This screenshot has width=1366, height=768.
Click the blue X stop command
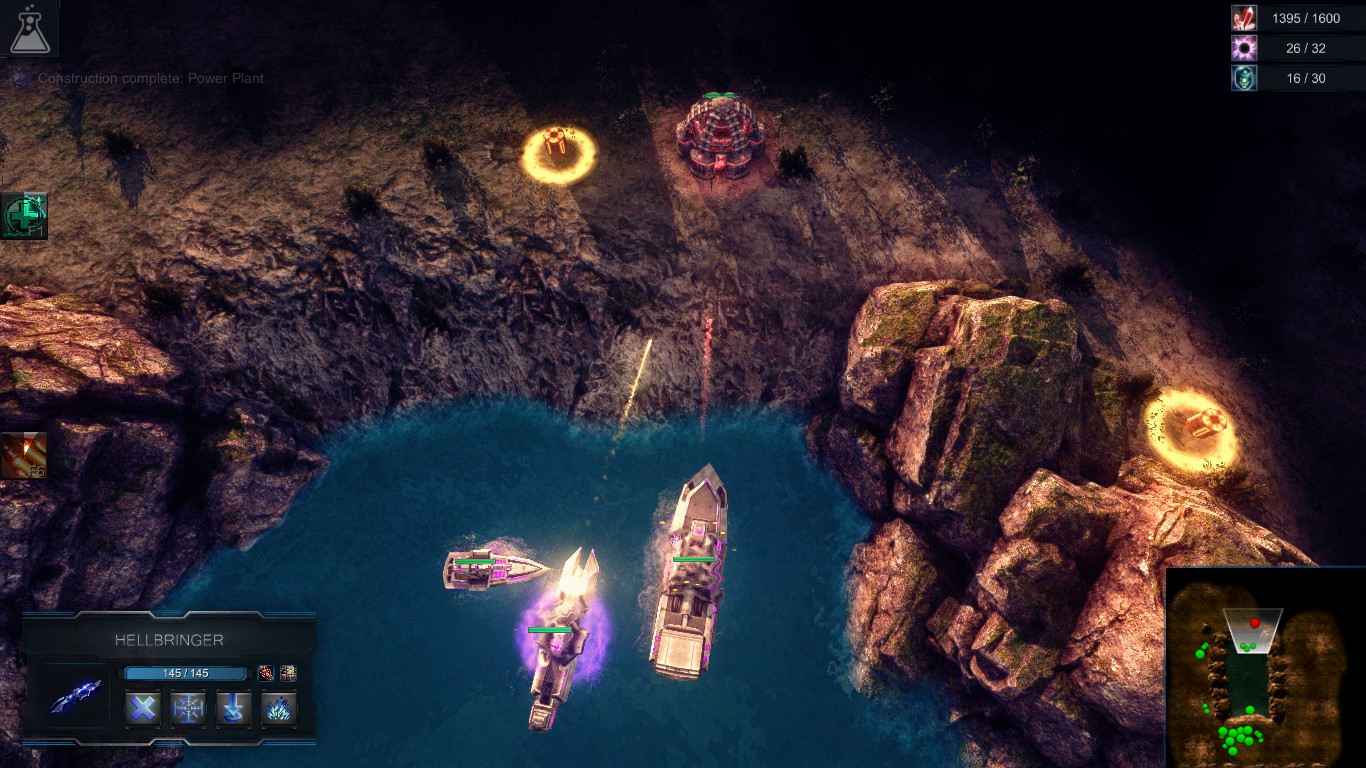143,709
